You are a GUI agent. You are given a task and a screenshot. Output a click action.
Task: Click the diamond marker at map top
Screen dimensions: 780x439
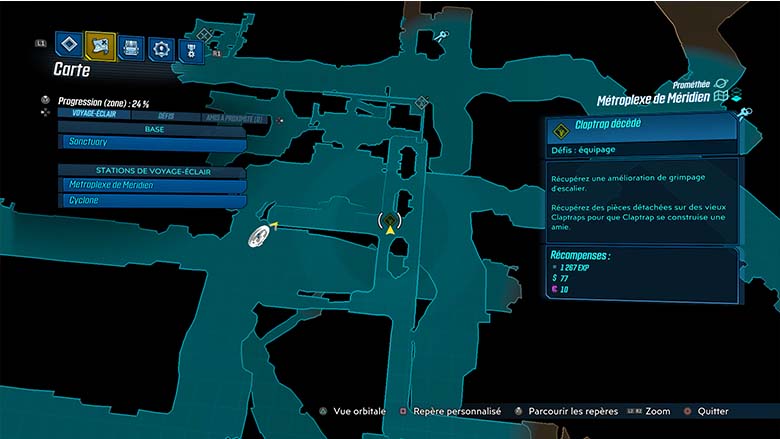[422, 102]
